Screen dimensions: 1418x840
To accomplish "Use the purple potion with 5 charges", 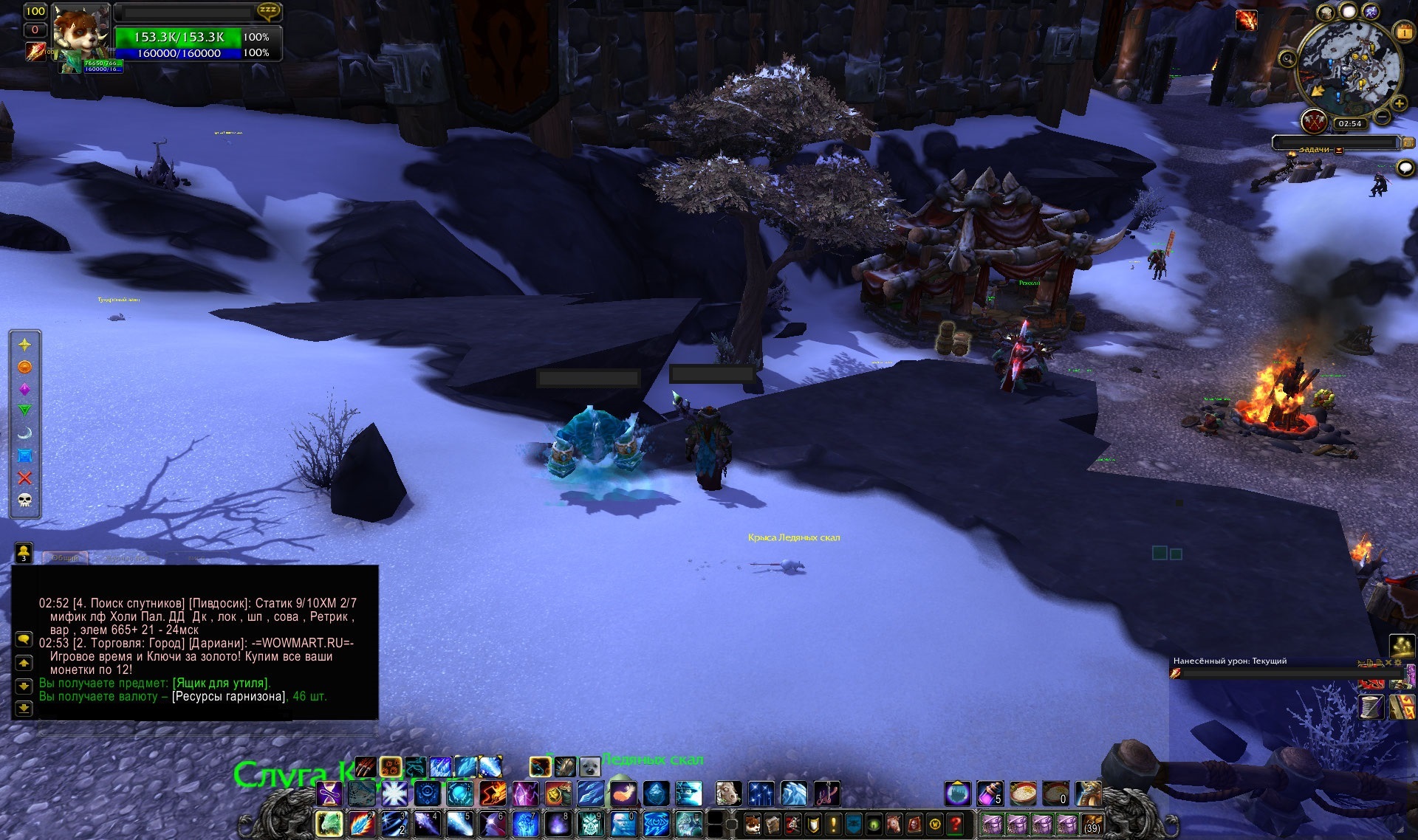I will [990, 793].
